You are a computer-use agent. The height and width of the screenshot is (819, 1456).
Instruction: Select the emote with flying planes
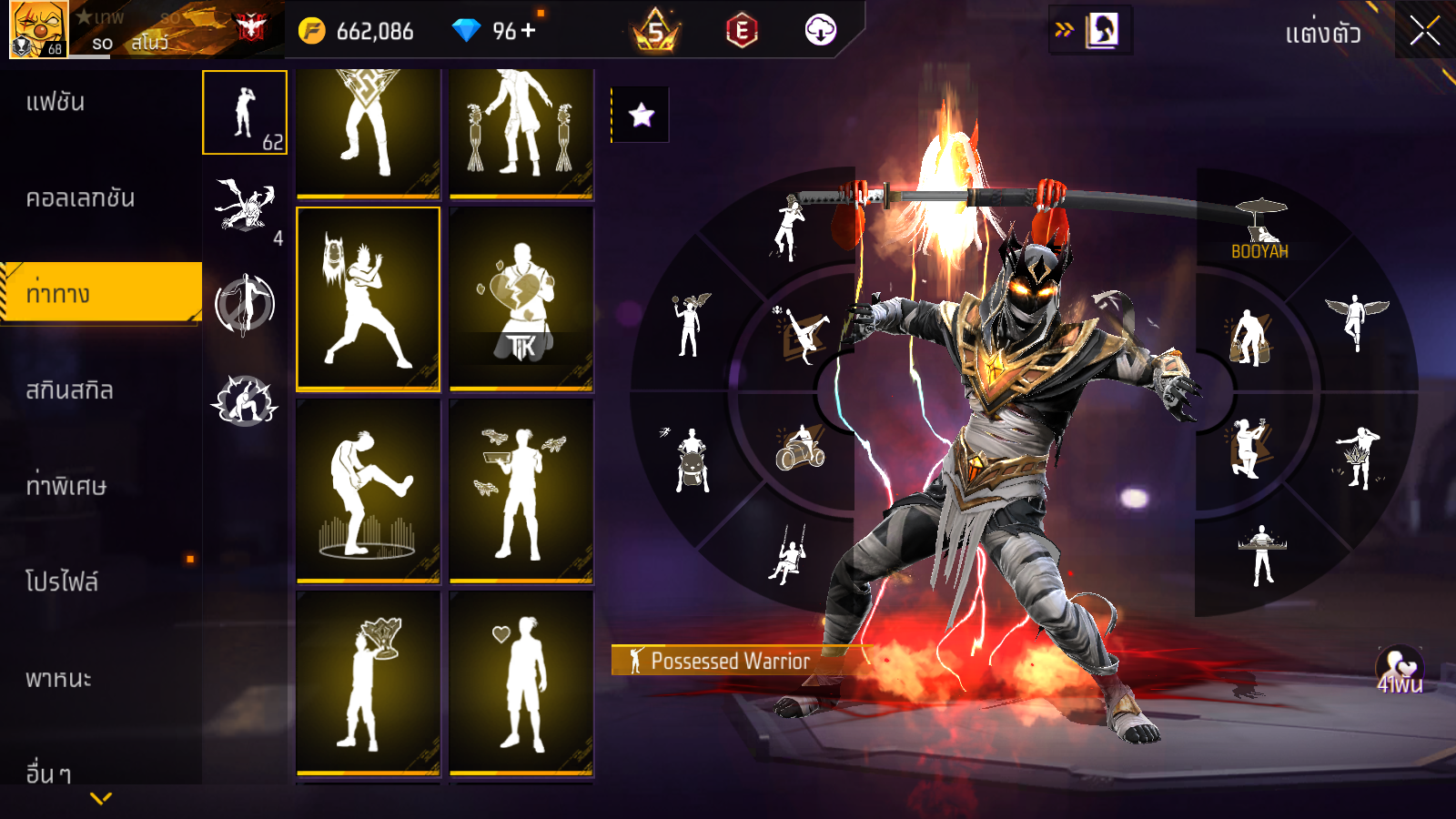[x=521, y=490]
